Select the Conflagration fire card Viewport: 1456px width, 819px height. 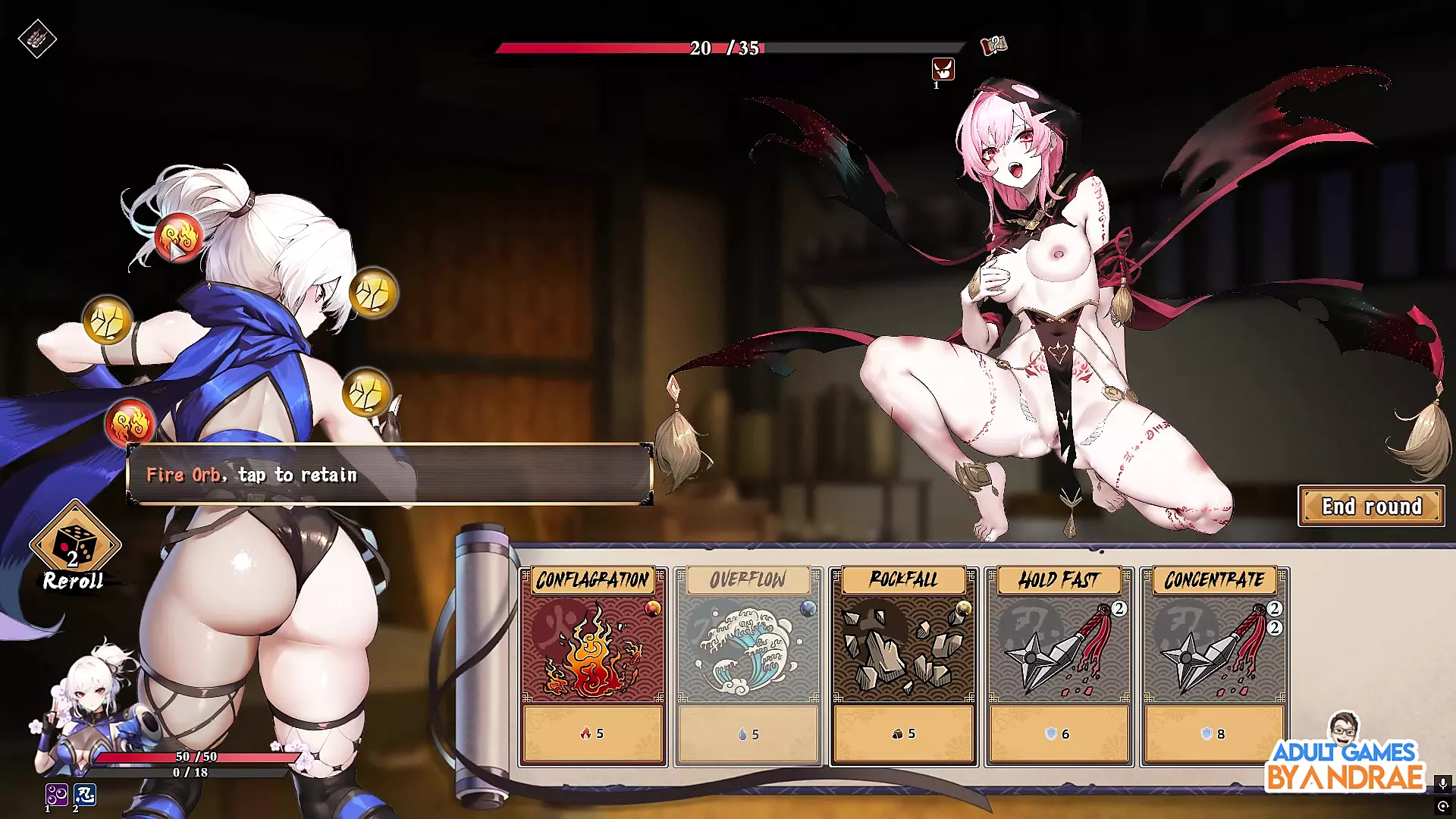(x=592, y=666)
